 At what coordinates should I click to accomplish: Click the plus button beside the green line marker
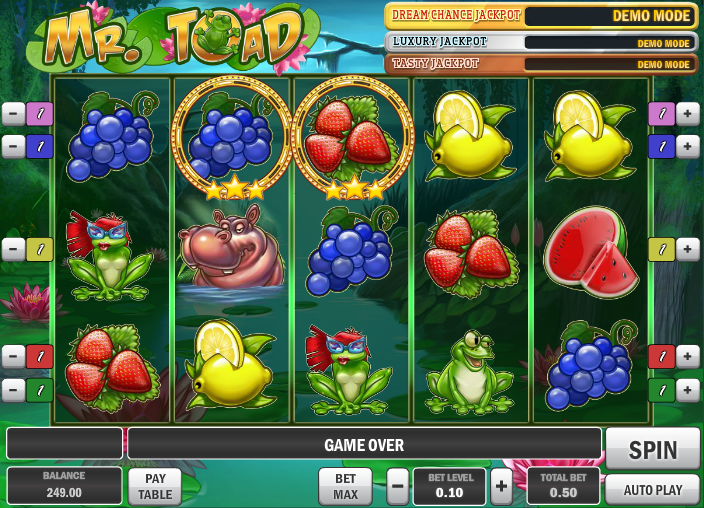(x=688, y=389)
